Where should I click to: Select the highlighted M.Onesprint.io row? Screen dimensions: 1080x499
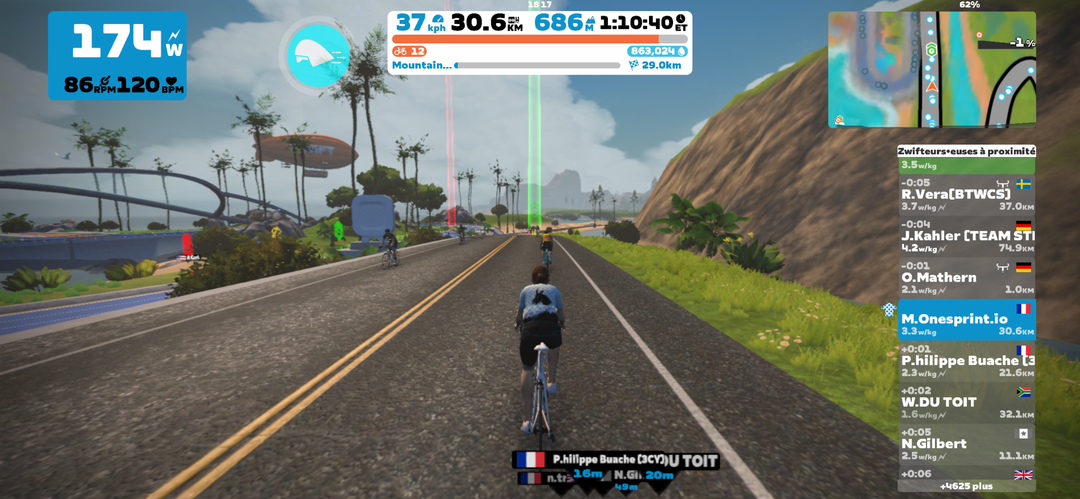[966, 320]
